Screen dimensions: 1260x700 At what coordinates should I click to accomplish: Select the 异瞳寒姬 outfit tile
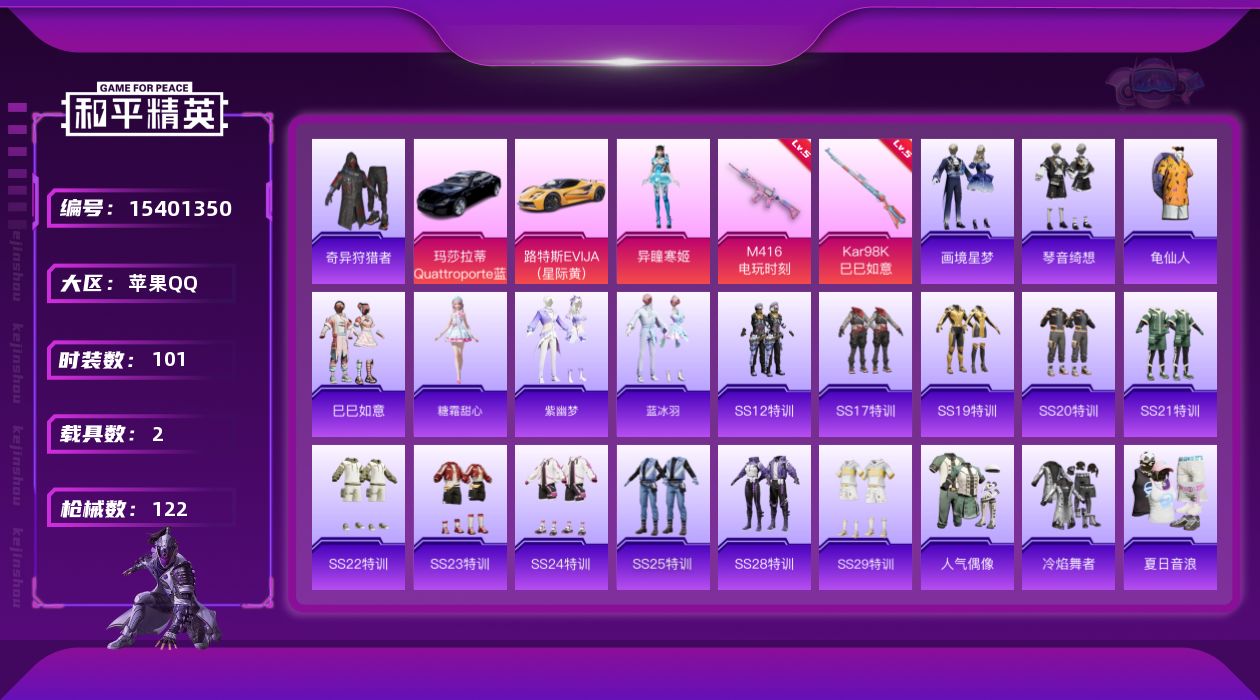pos(663,211)
